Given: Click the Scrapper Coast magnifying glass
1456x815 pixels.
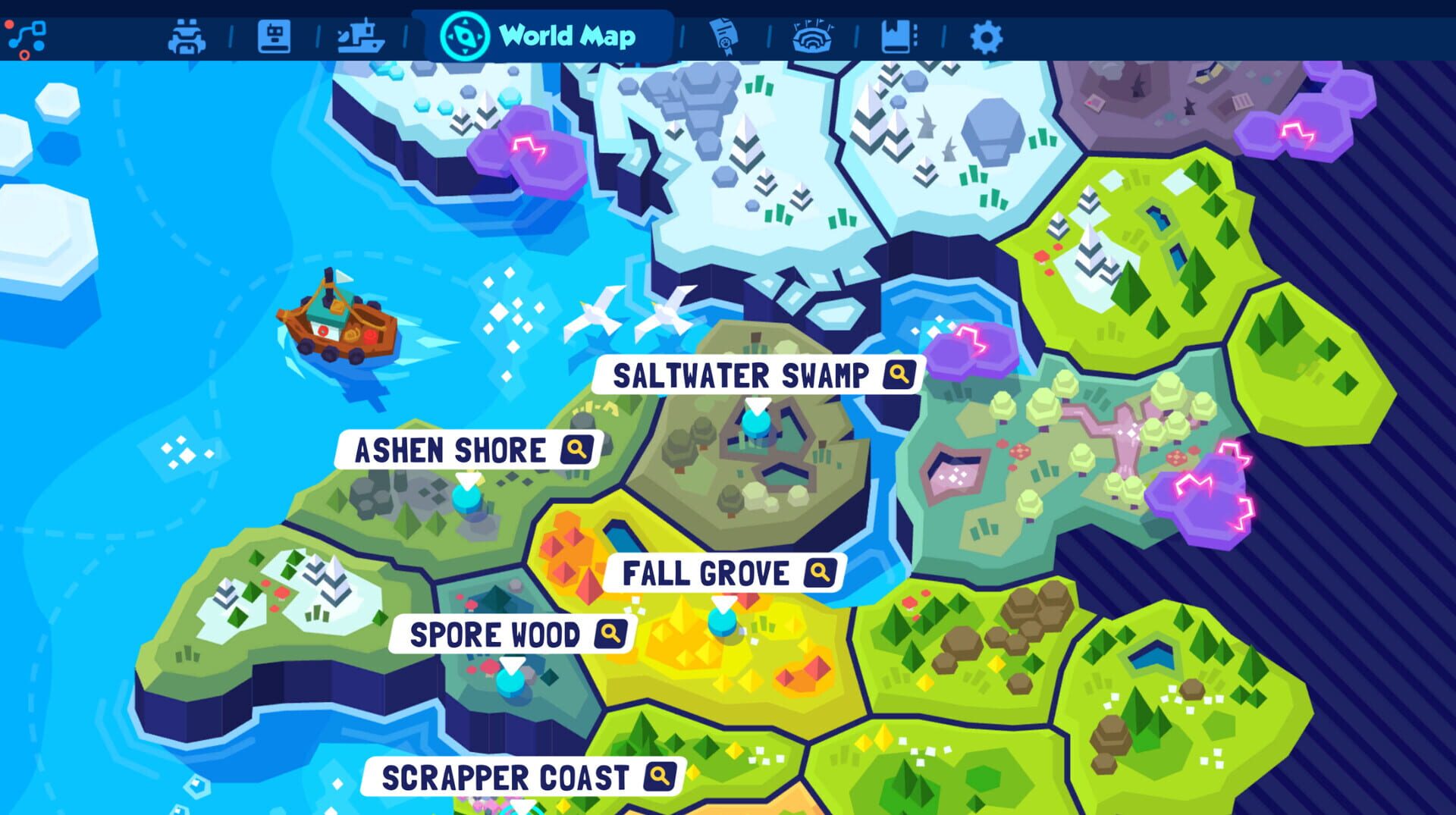Looking at the screenshot, I should point(662,775).
